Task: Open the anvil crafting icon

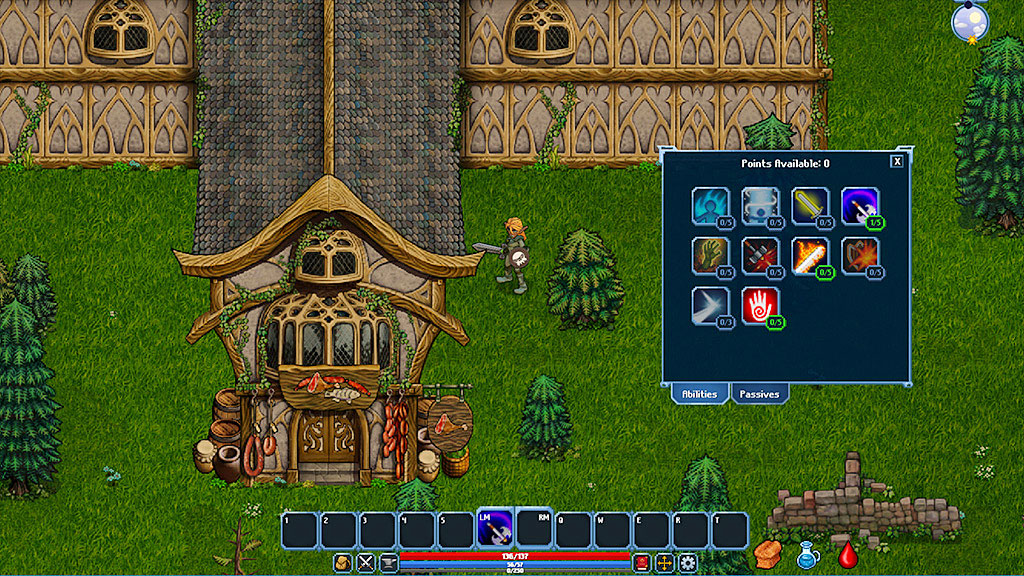Action: [388, 563]
